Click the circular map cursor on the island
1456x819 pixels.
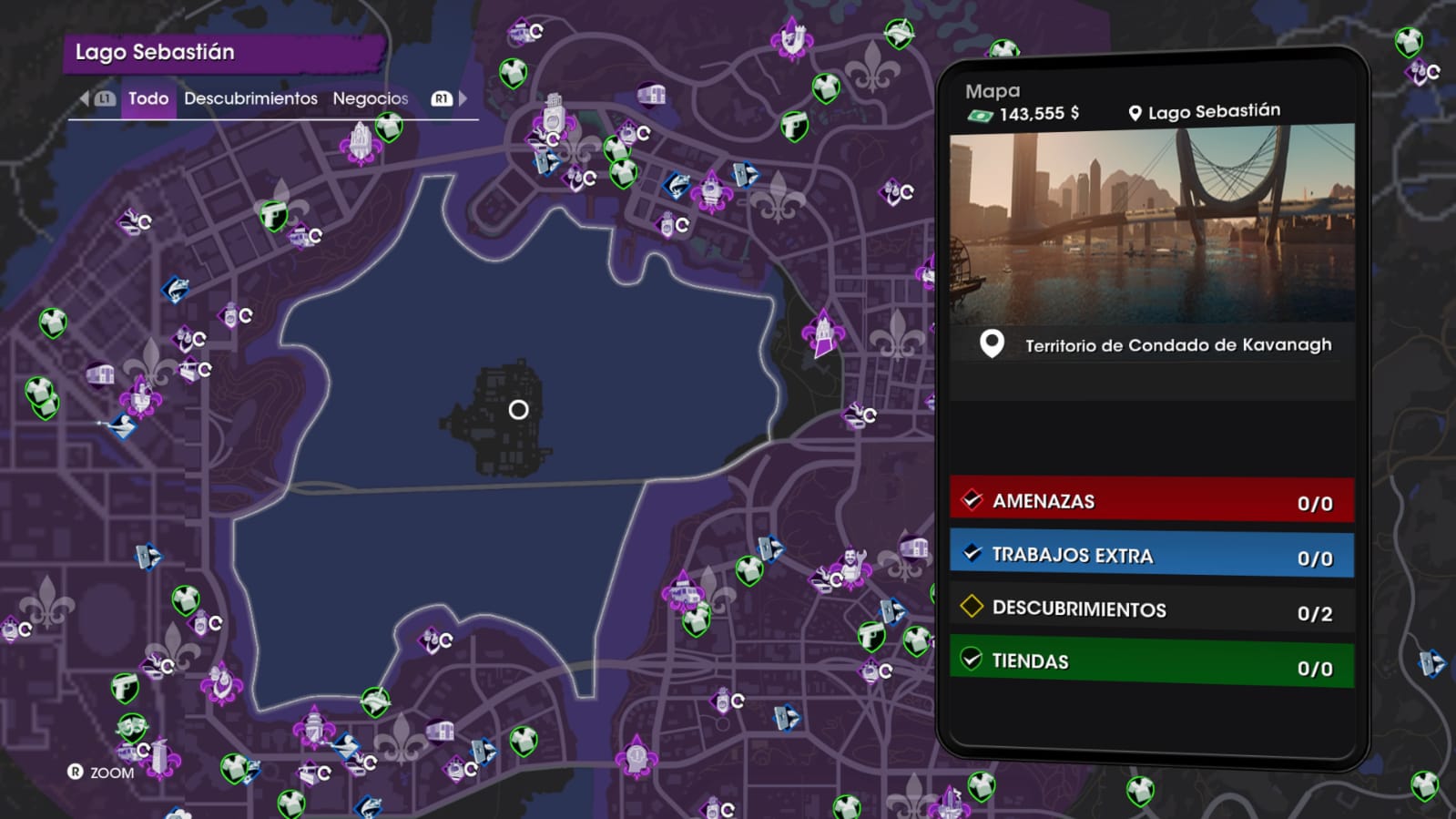coord(518,410)
